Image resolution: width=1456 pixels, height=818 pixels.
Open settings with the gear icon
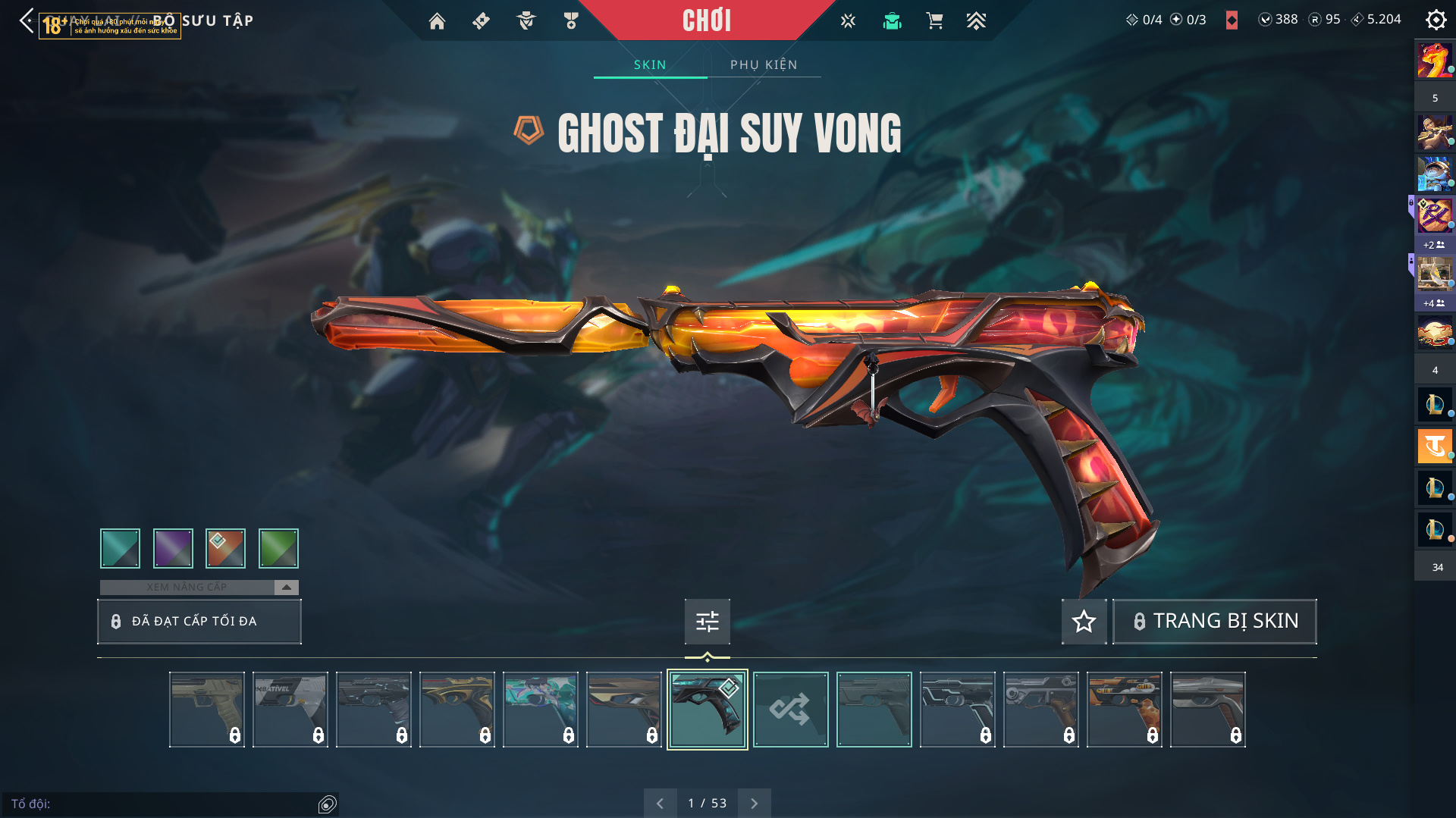pyautogui.click(x=1436, y=20)
